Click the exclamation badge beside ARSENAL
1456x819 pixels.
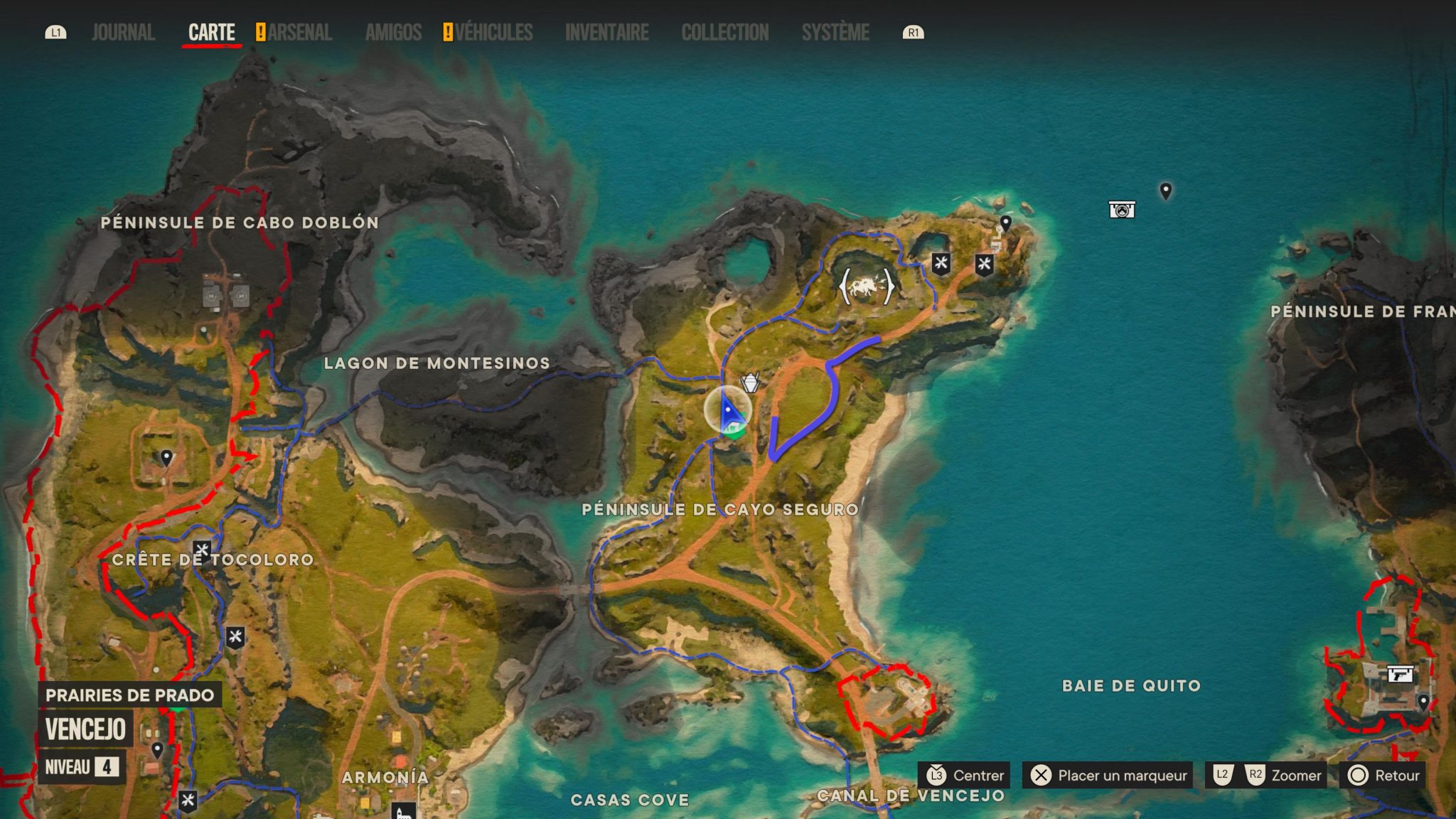pyautogui.click(x=260, y=32)
